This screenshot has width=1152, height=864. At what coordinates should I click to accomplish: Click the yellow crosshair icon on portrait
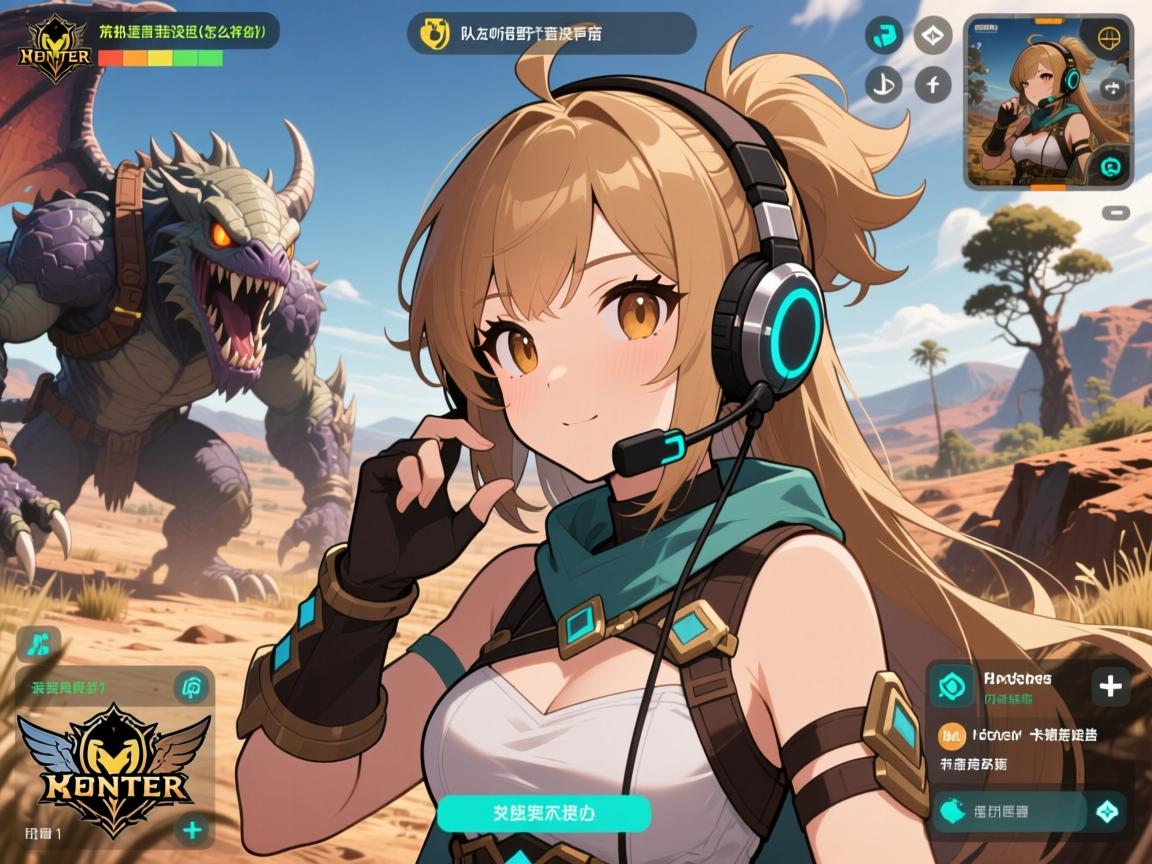point(1107,39)
